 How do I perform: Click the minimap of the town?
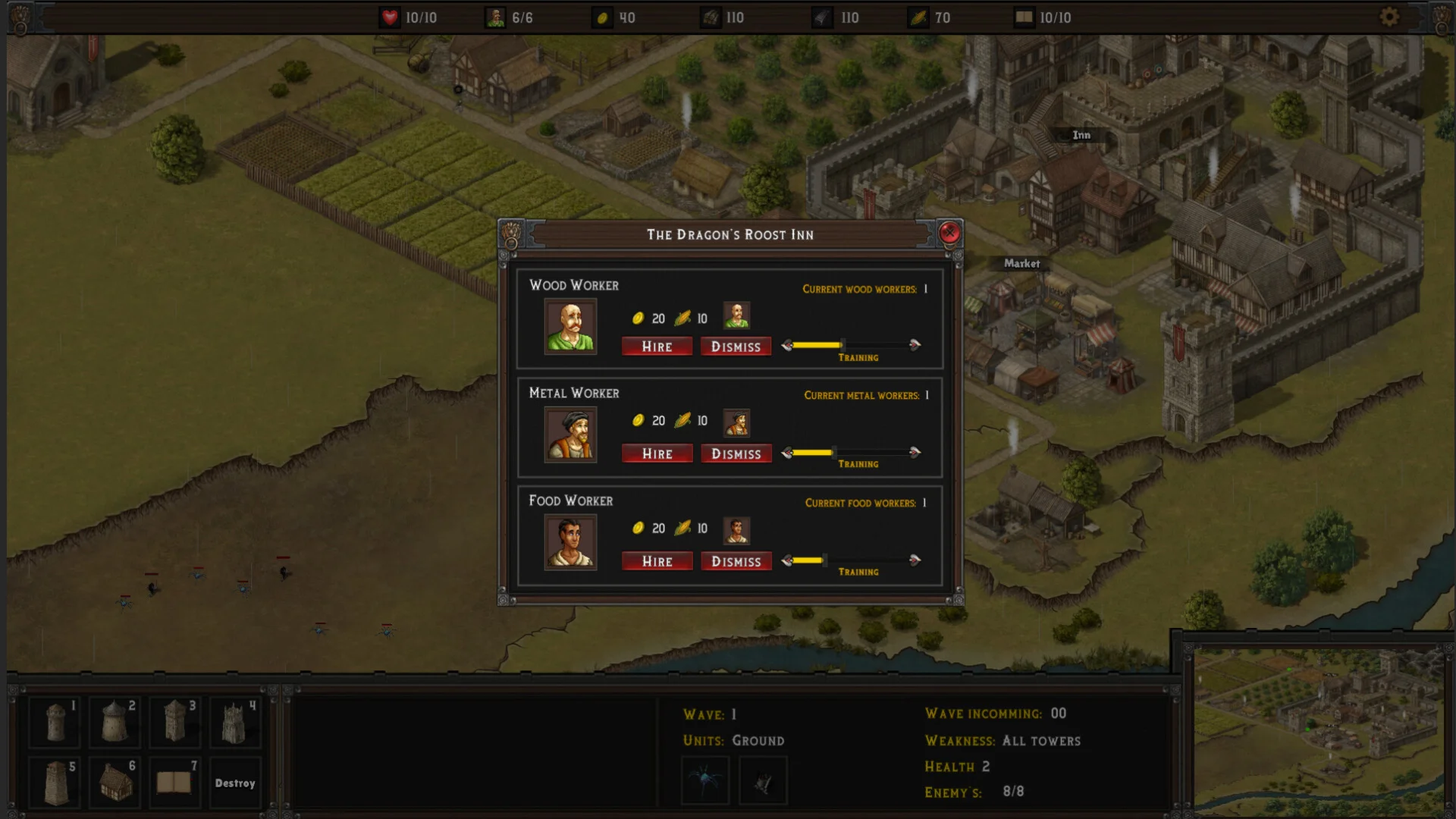[1318, 730]
